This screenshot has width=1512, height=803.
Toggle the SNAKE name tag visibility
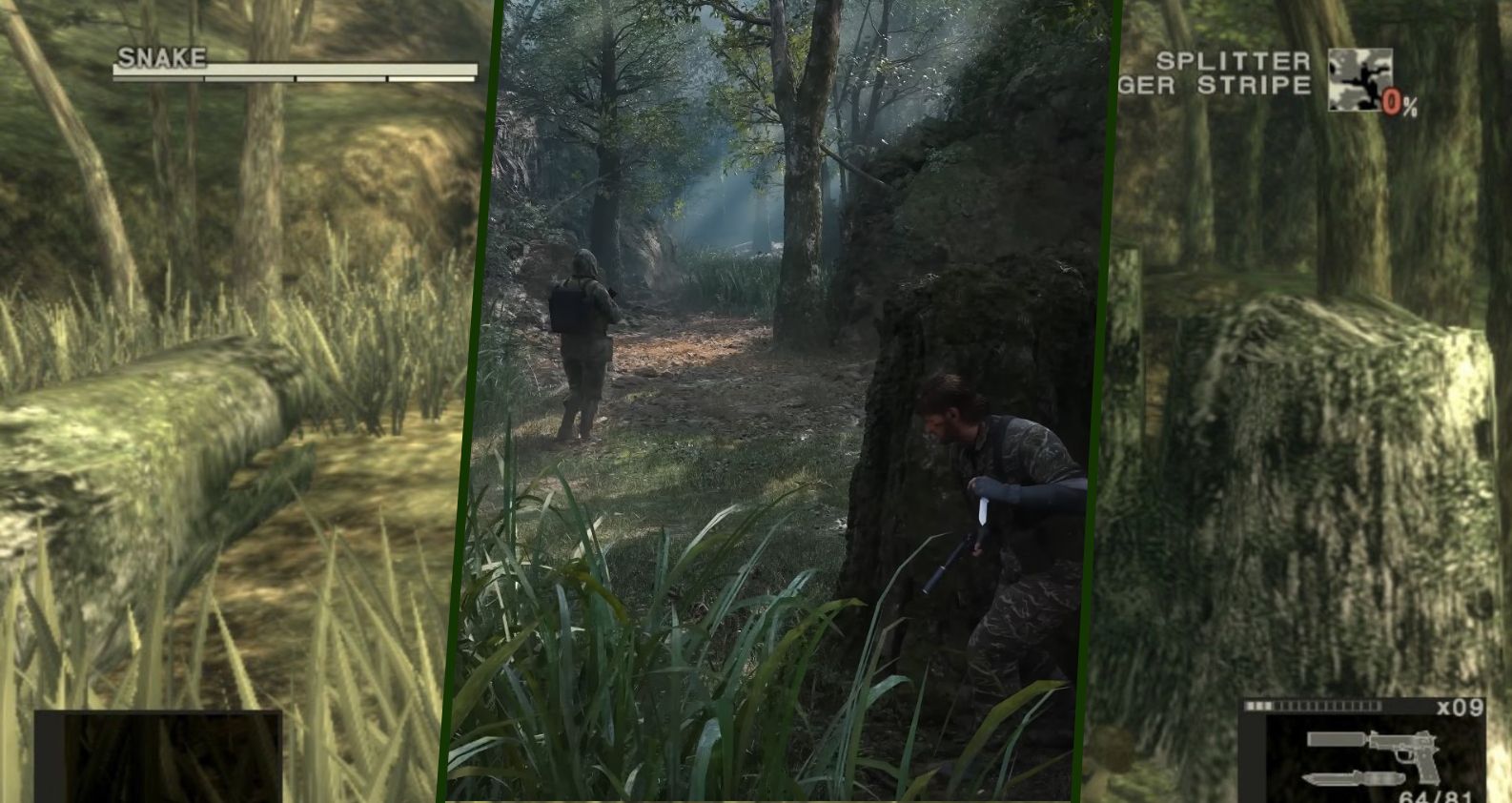point(162,57)
